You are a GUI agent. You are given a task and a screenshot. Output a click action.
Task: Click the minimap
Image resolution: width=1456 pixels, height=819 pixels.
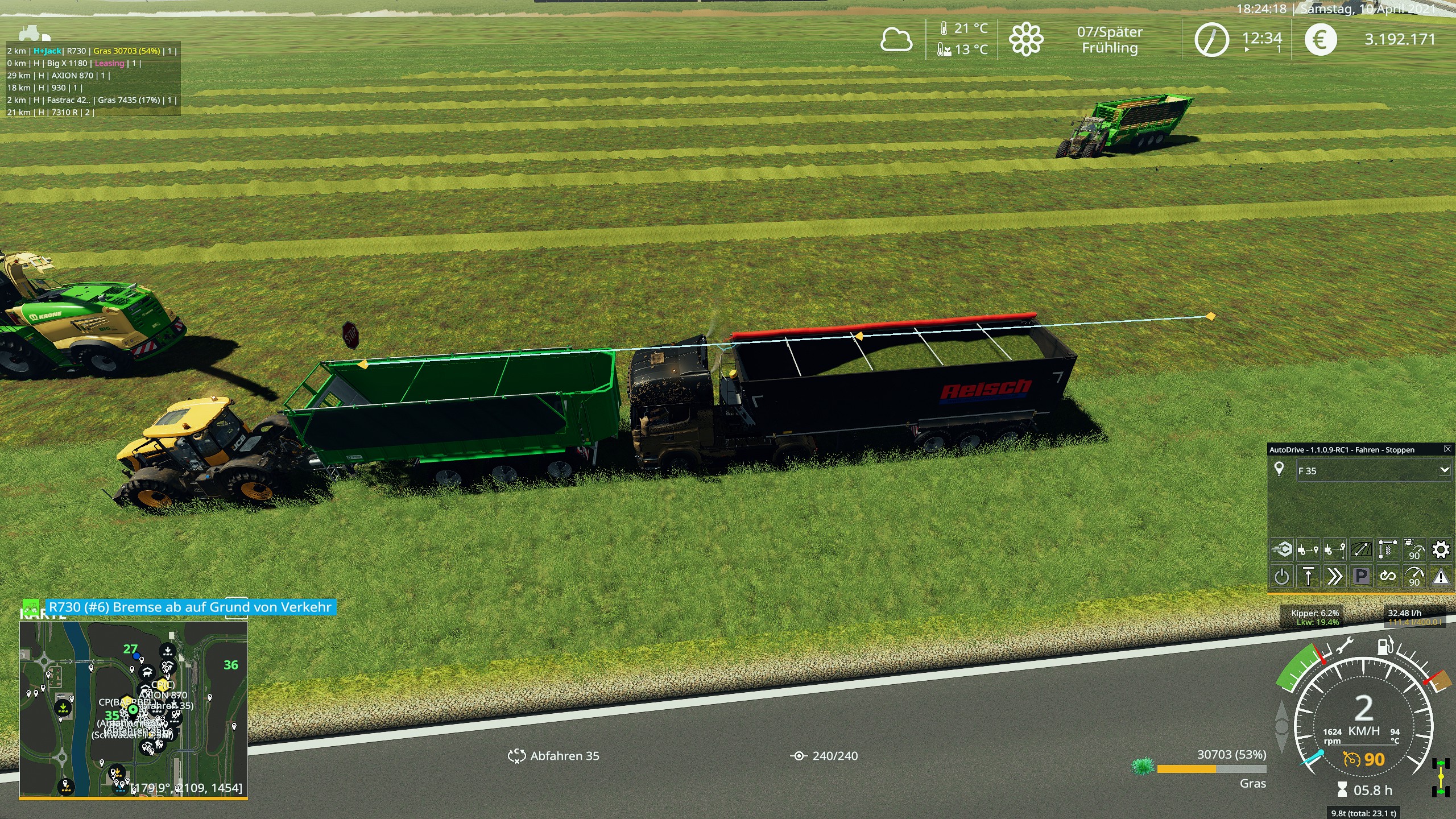(133, 709)
